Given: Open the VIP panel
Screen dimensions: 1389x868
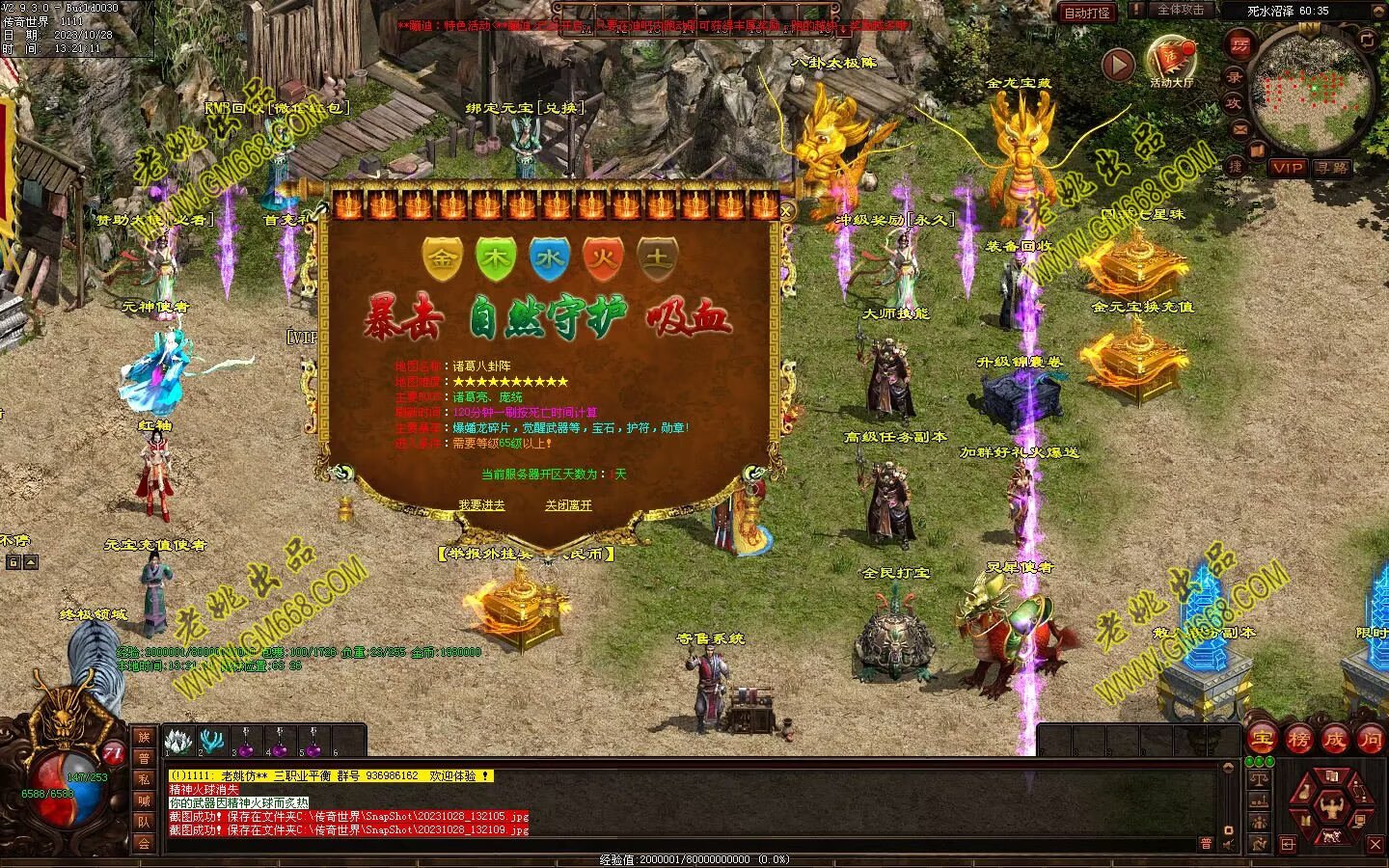Looking at the screenshot, I should 1287,168.
